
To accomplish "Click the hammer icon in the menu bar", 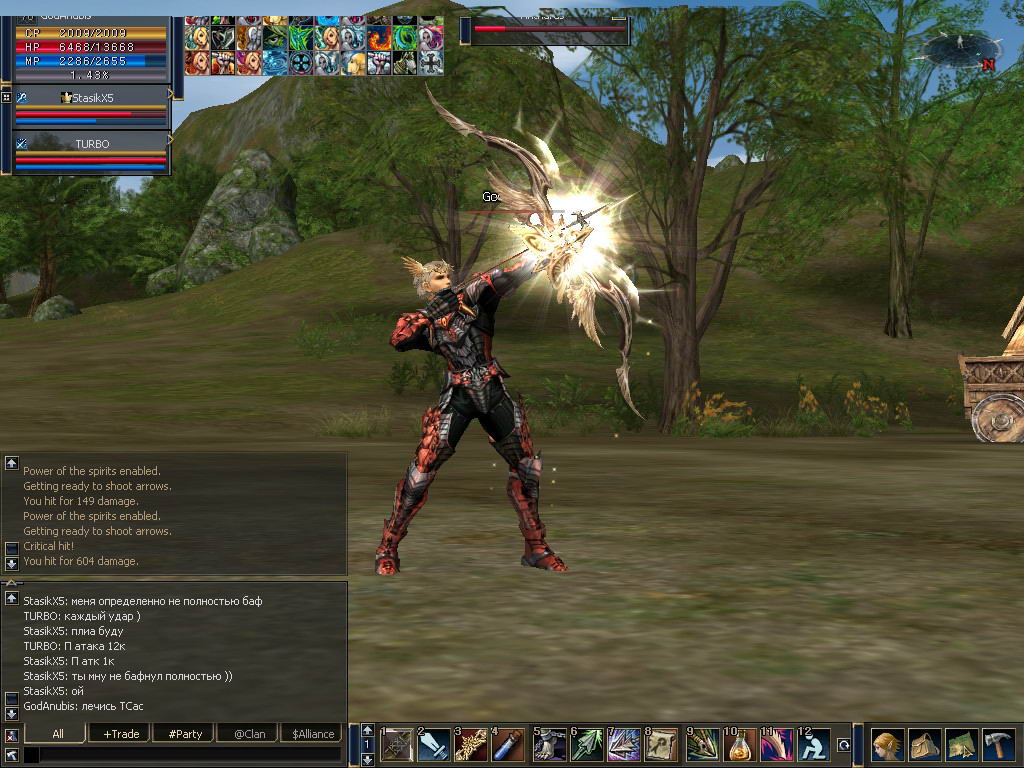I will coord(998,745).
